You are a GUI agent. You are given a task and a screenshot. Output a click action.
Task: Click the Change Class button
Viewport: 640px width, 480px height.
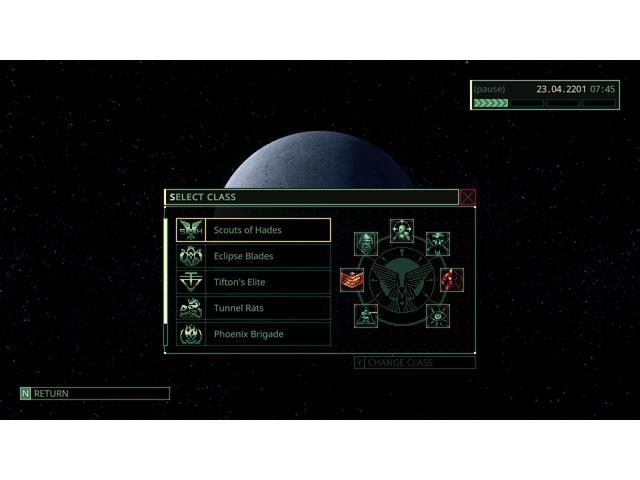pos(414,362)
